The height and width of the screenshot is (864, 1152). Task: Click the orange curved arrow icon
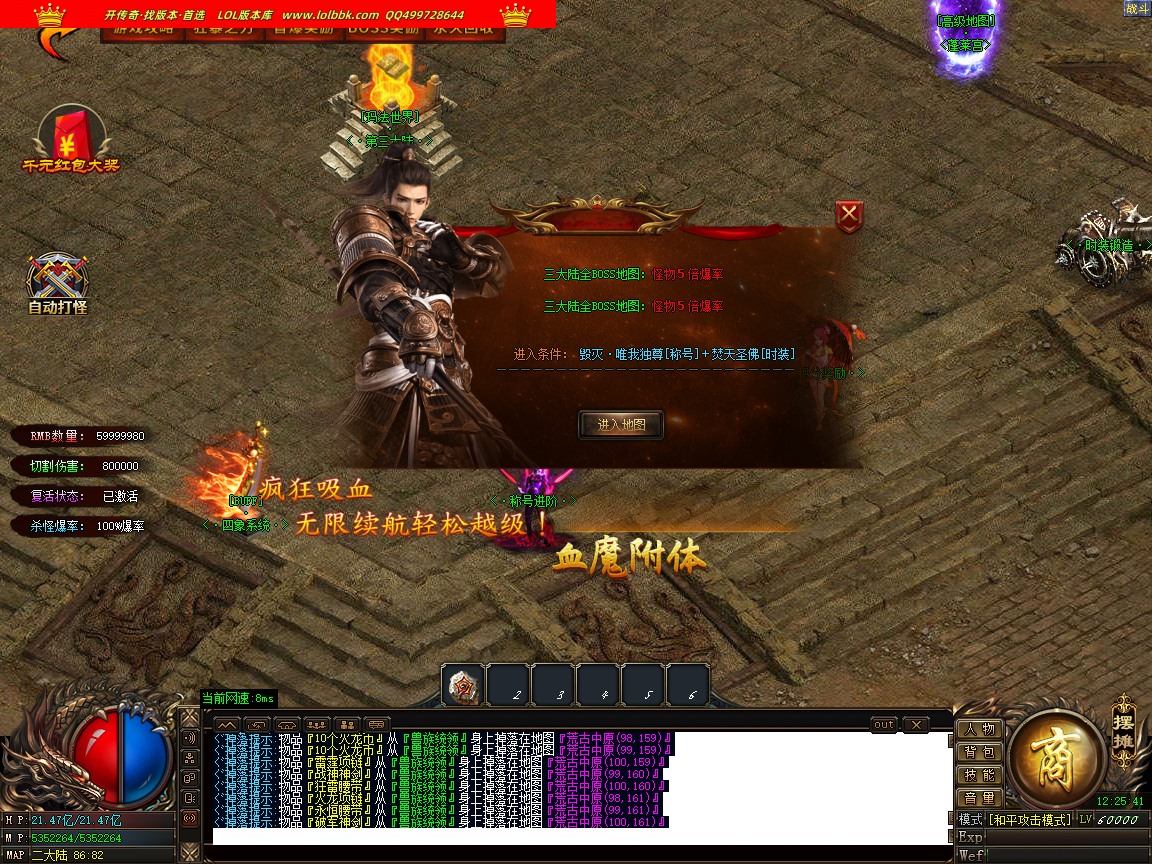pos(57,40)
